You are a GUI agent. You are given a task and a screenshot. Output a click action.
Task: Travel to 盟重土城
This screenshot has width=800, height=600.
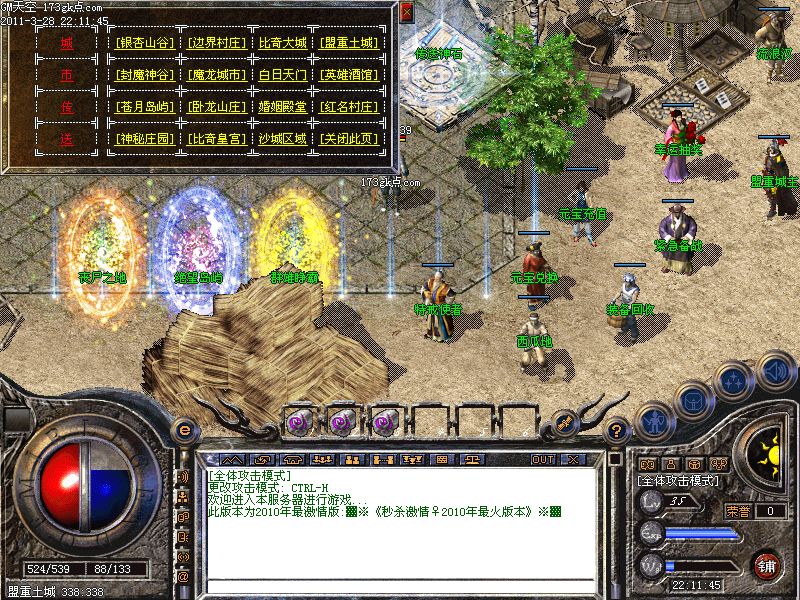pyautogui.click(x=350, y=44)
